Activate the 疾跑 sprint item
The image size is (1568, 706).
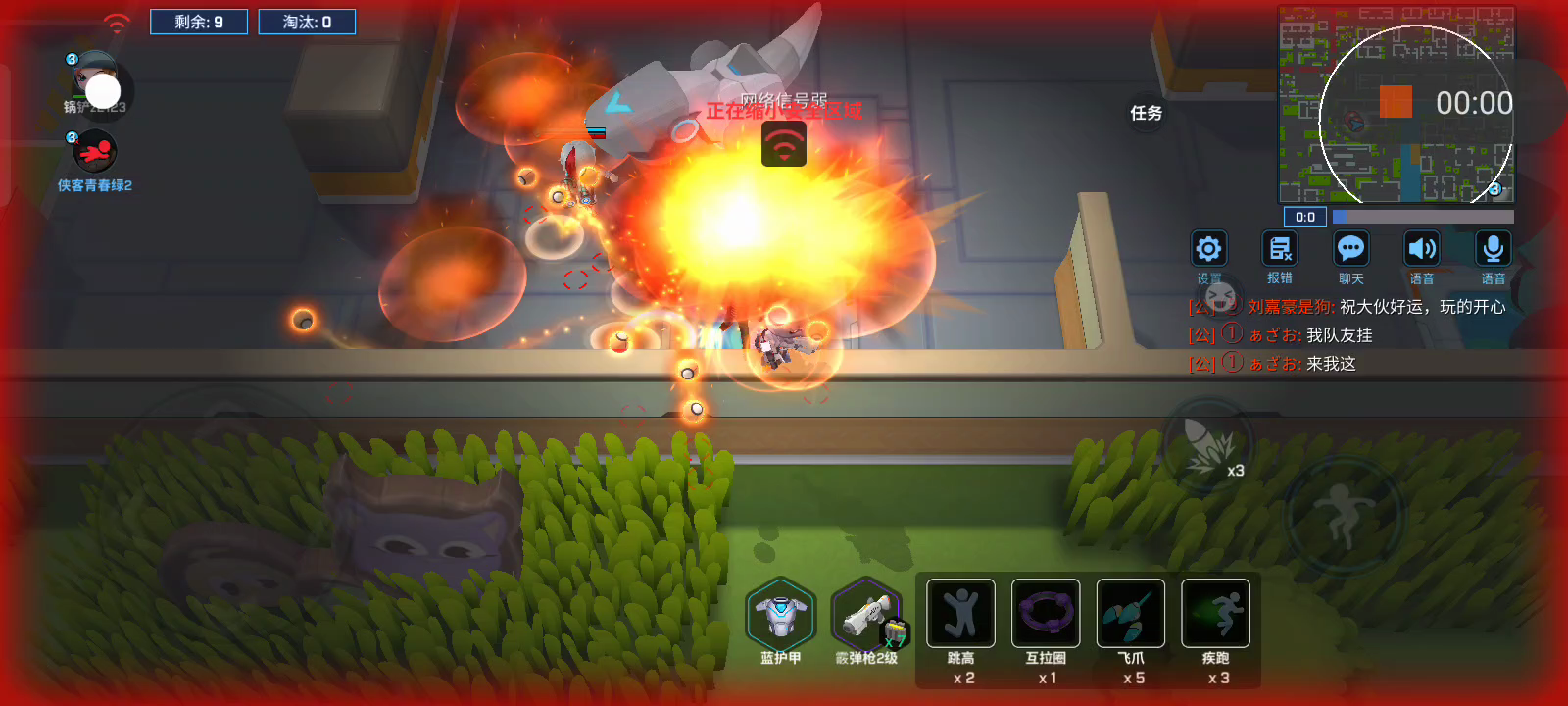[x=1215, y=614]
